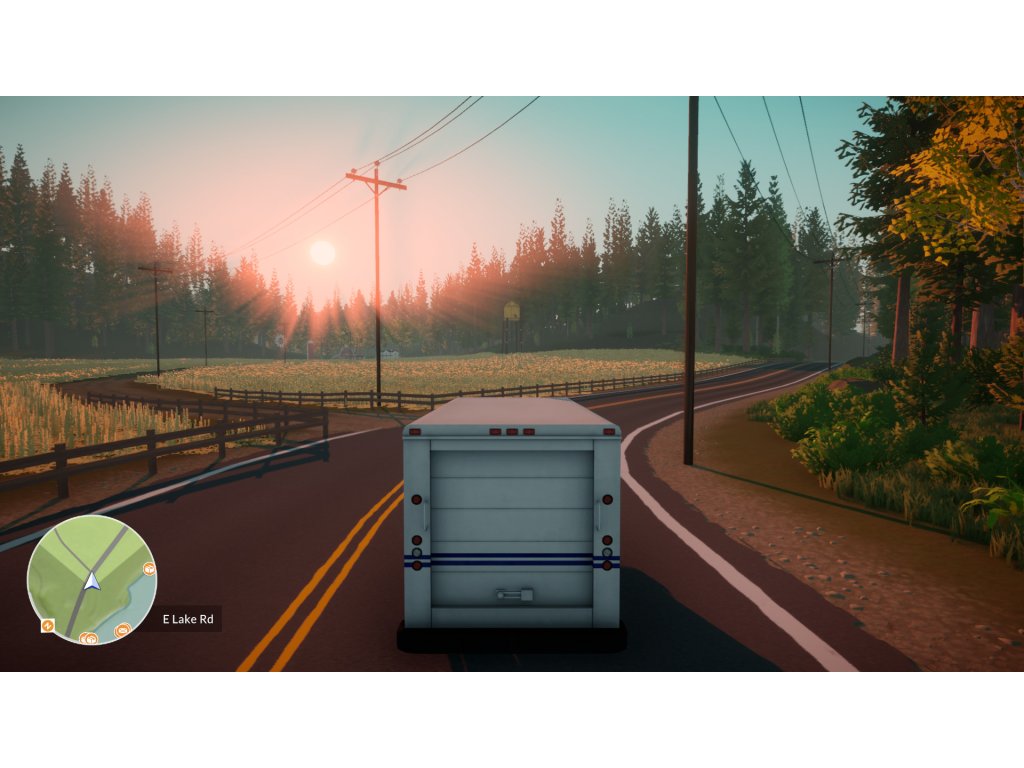Click the player arrow on the minimap
This screenshot has height=768, width=1024.
92,580
